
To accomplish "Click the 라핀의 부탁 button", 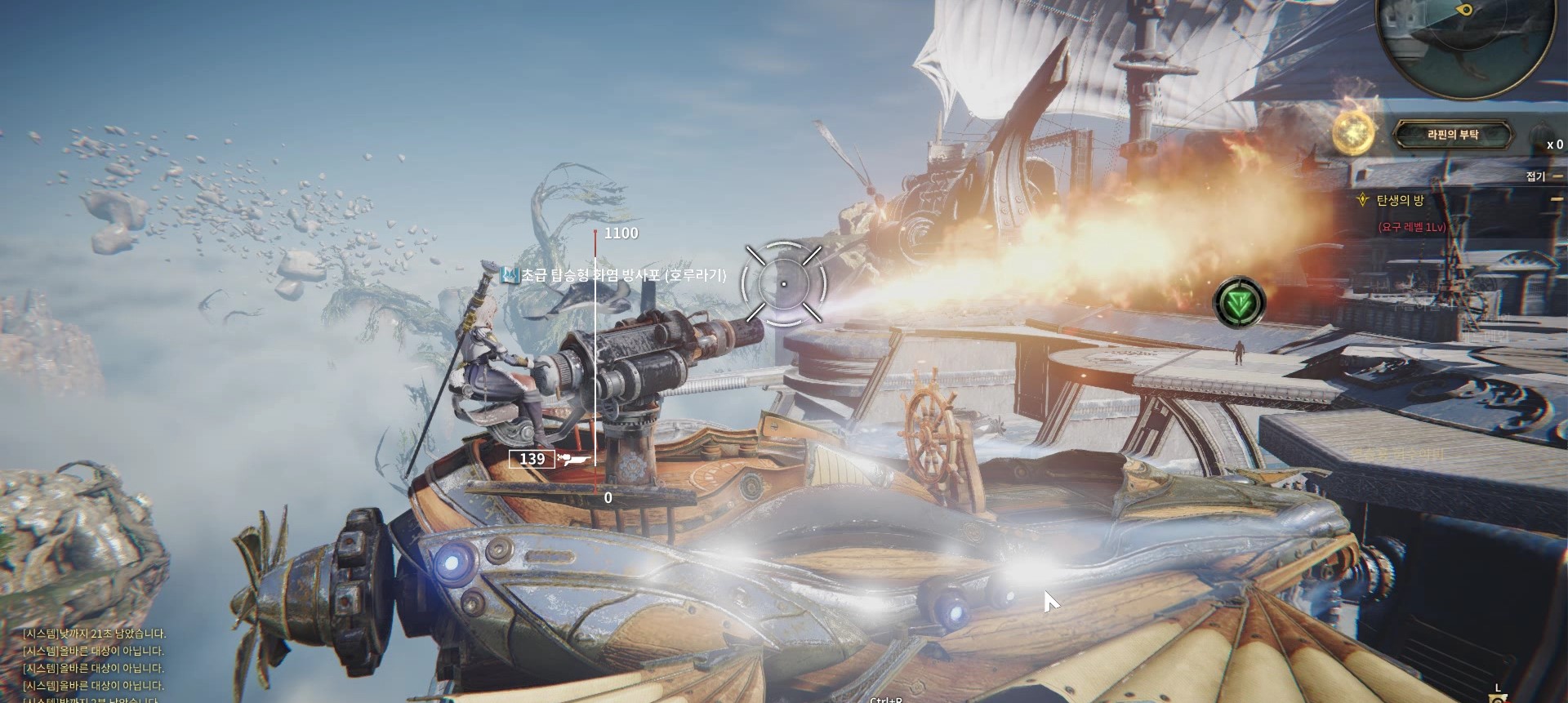I will pos(1453,136).
